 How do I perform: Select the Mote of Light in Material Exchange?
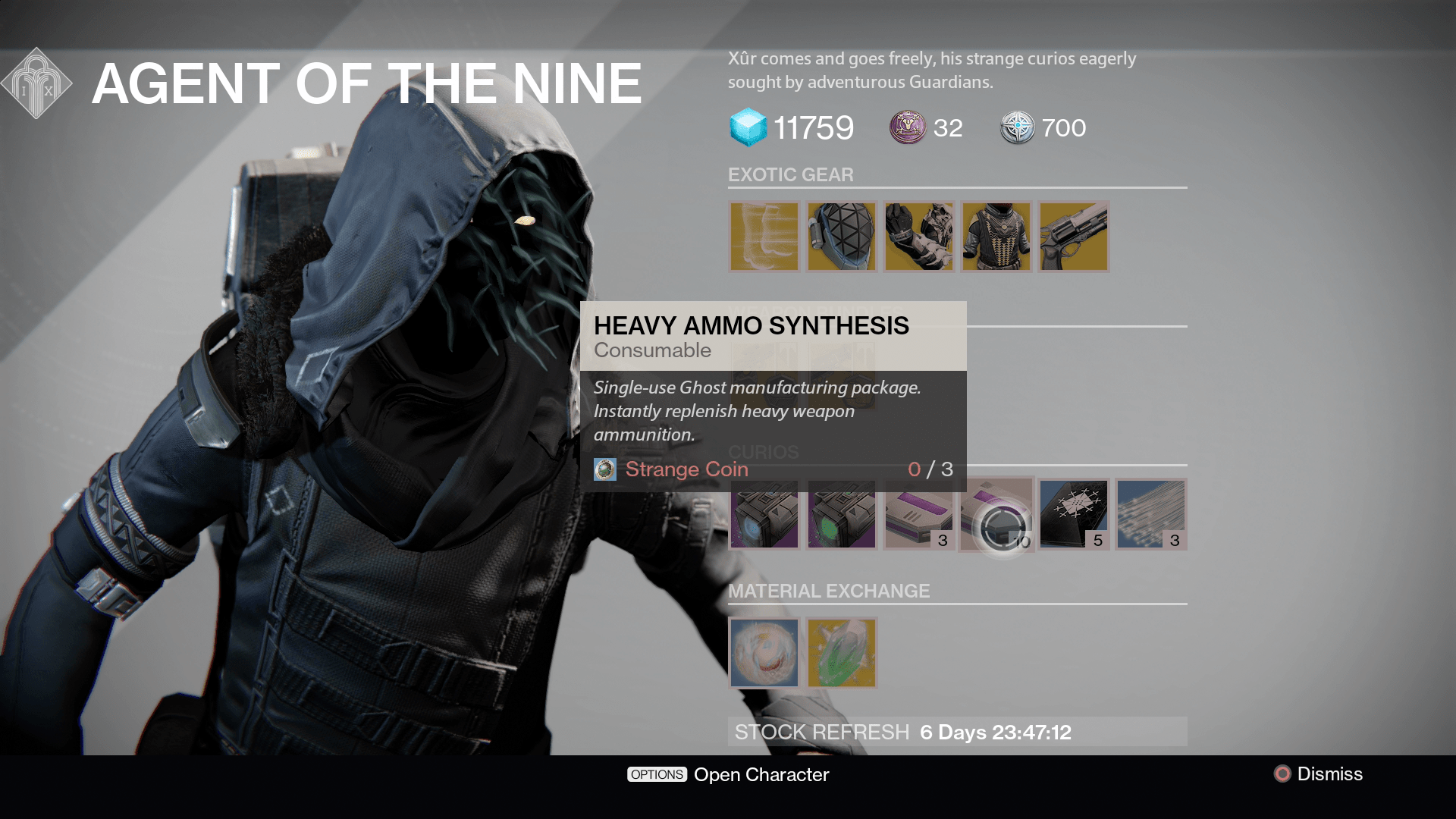pos(764,652)
